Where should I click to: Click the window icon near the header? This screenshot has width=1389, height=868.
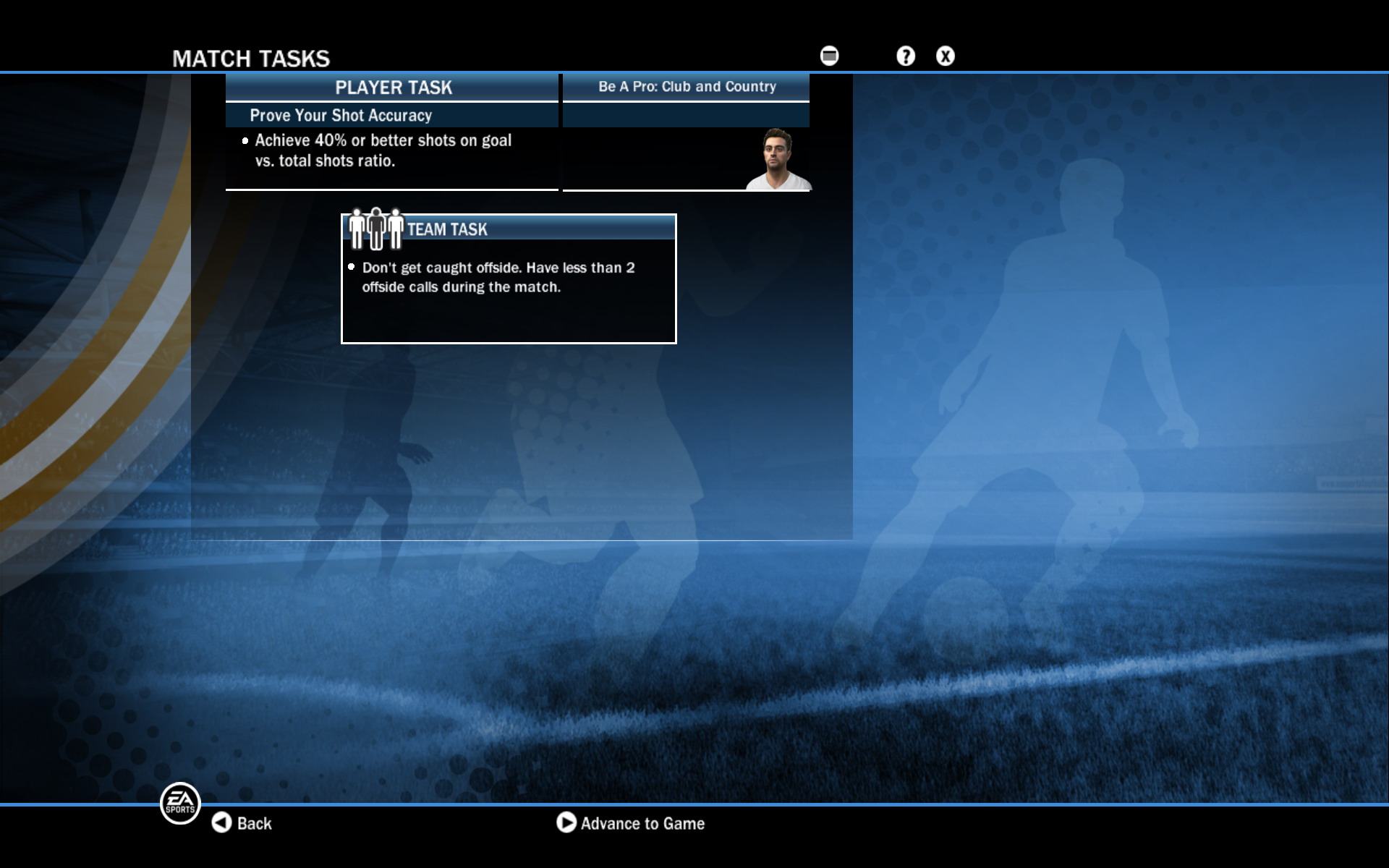coord(828,54)
